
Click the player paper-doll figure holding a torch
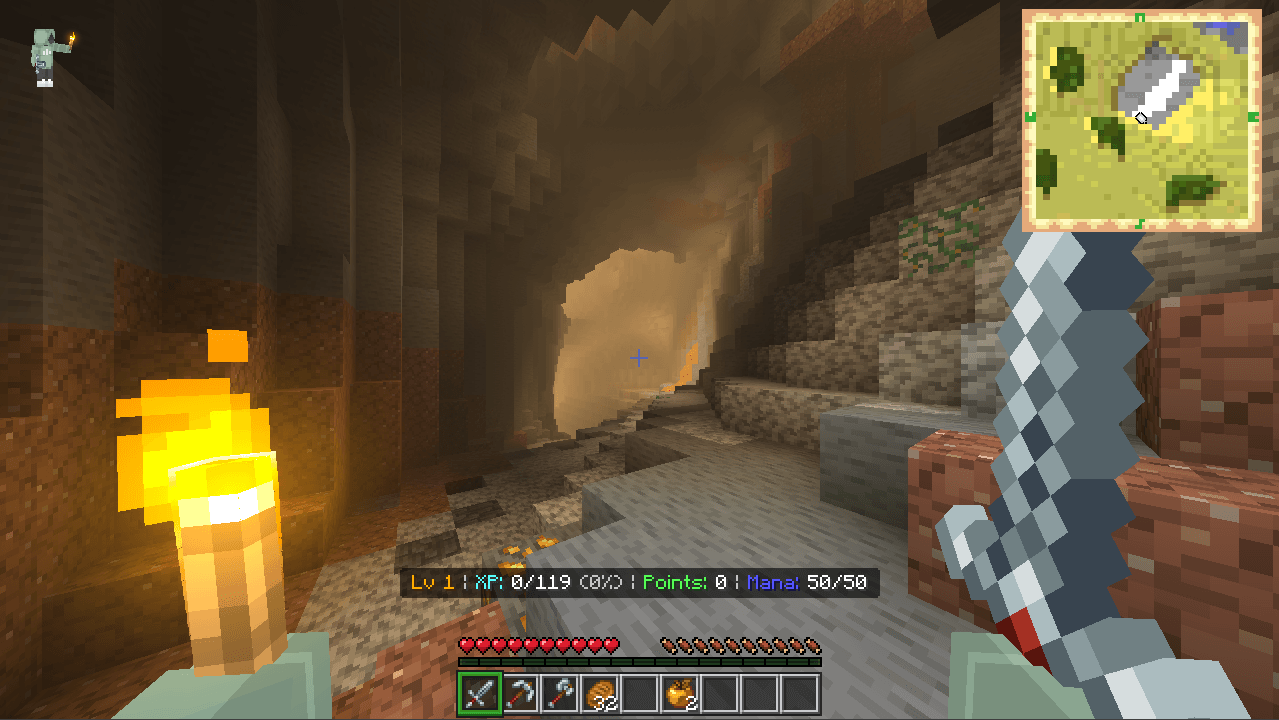point(47,56)
